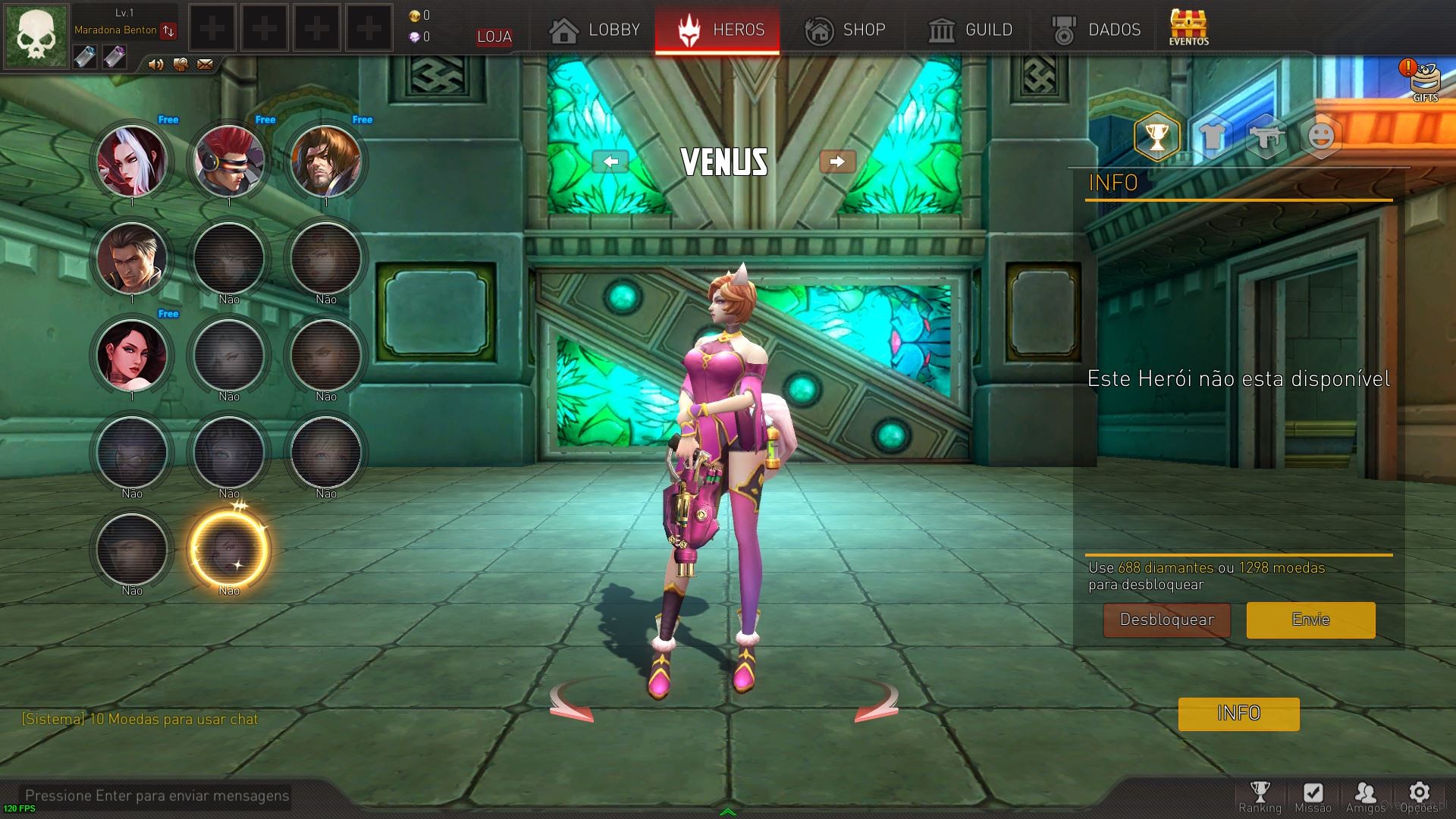This screenshot has height=819, width=1456.
Task: Click the red LOJA button
Action: pos(494,36)
